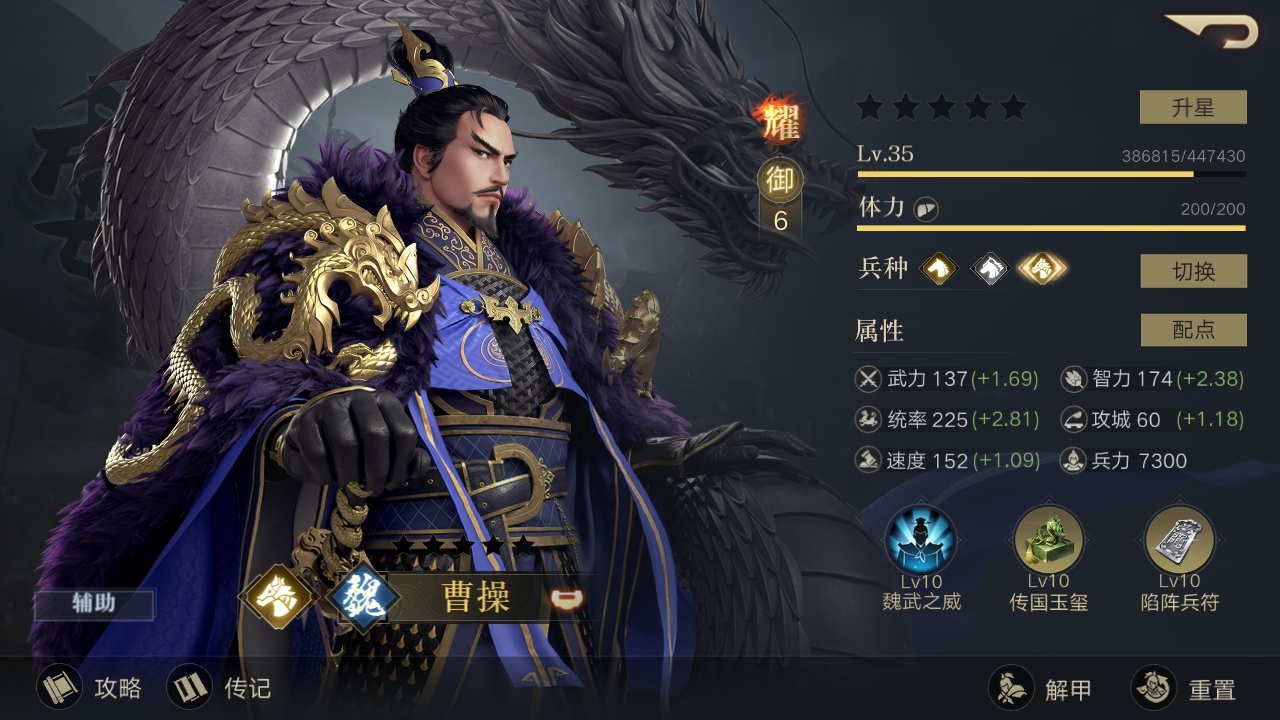The height and width of the screenshot is (720, 1280).
Task: Click the 升星 star upgrade button
Action: point(1193,107)
